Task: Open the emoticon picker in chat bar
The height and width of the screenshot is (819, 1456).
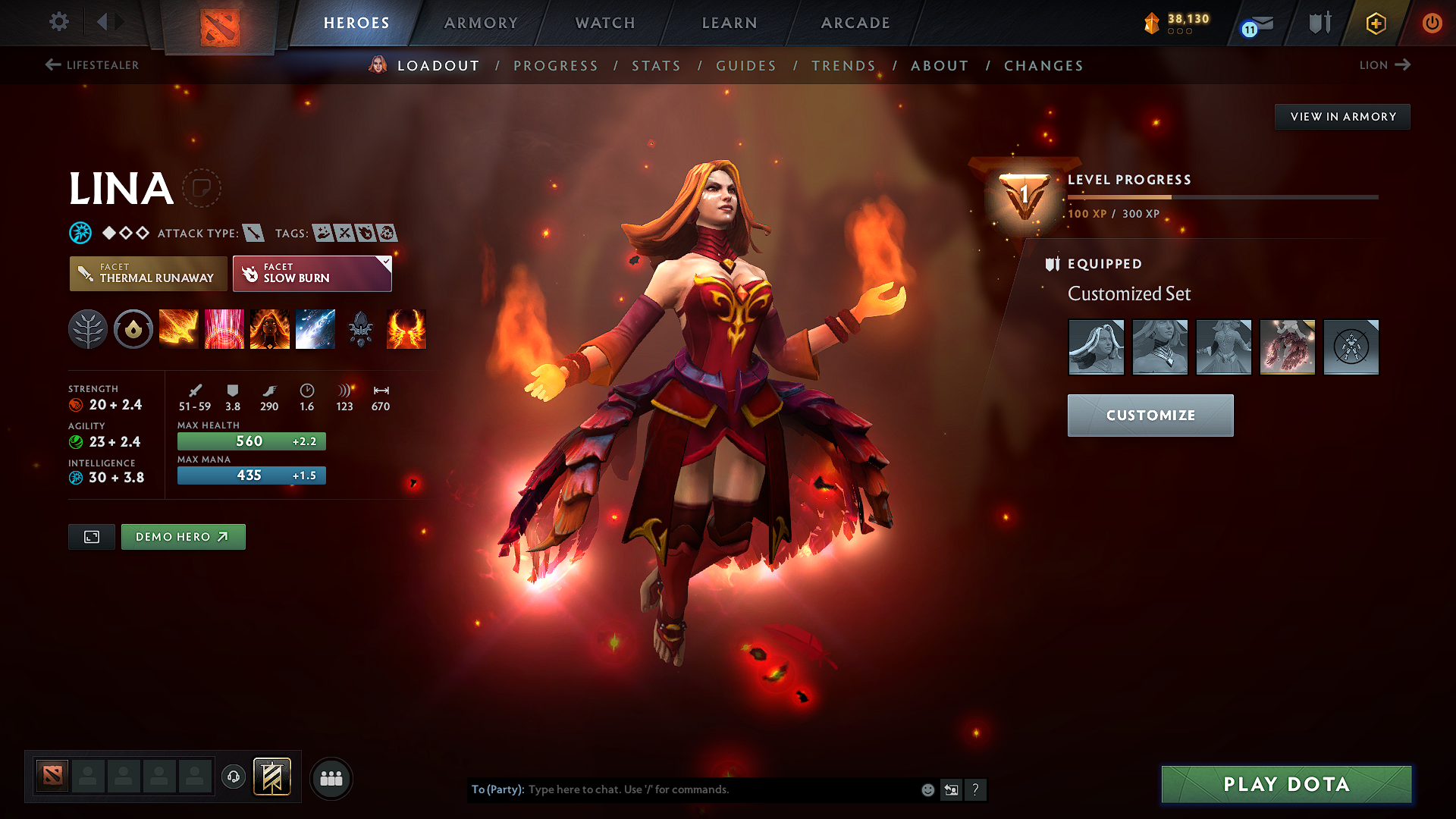Action: point(927,789)
